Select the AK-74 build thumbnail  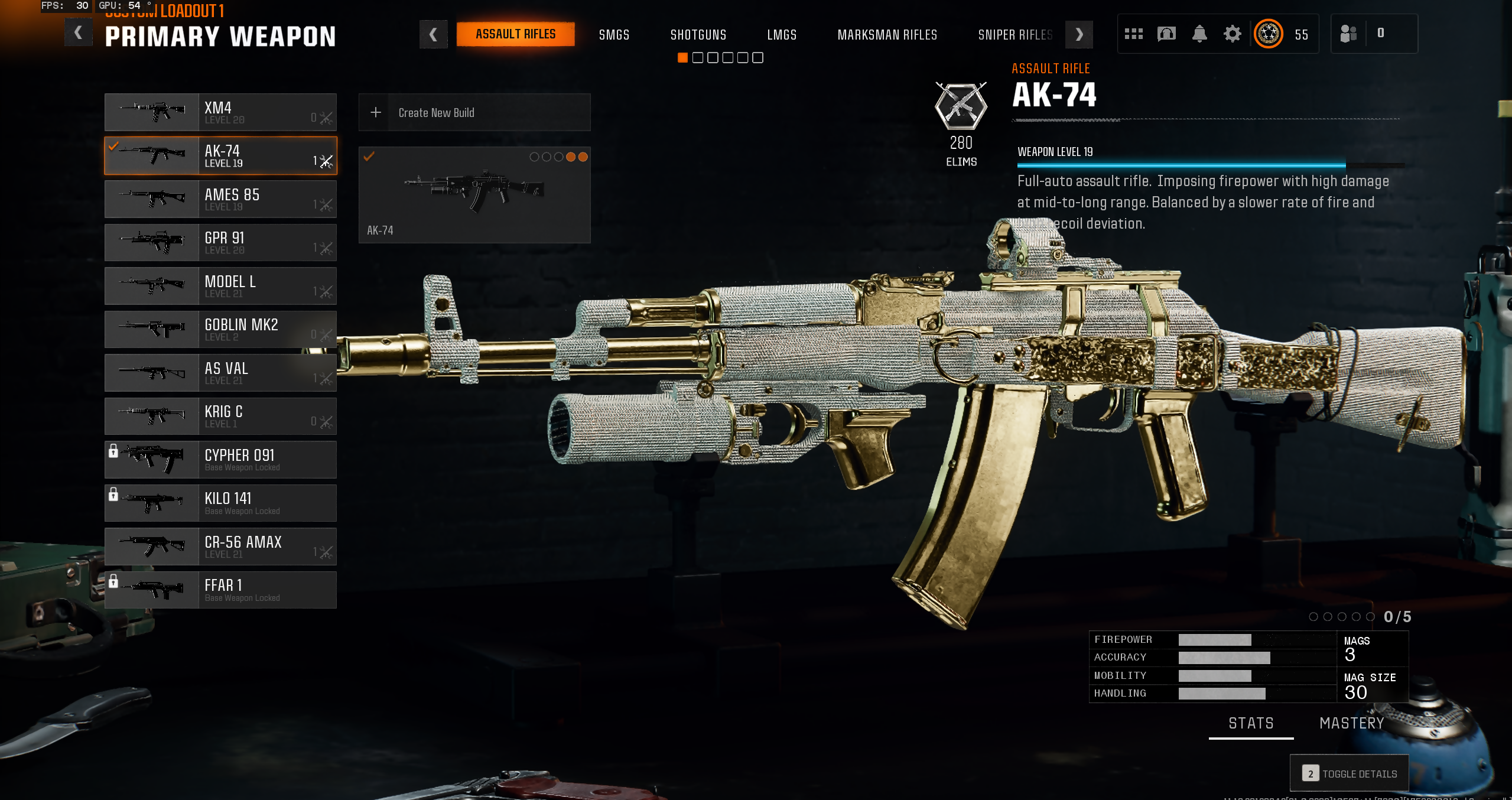pyautogui.click(x=474, y=194)
